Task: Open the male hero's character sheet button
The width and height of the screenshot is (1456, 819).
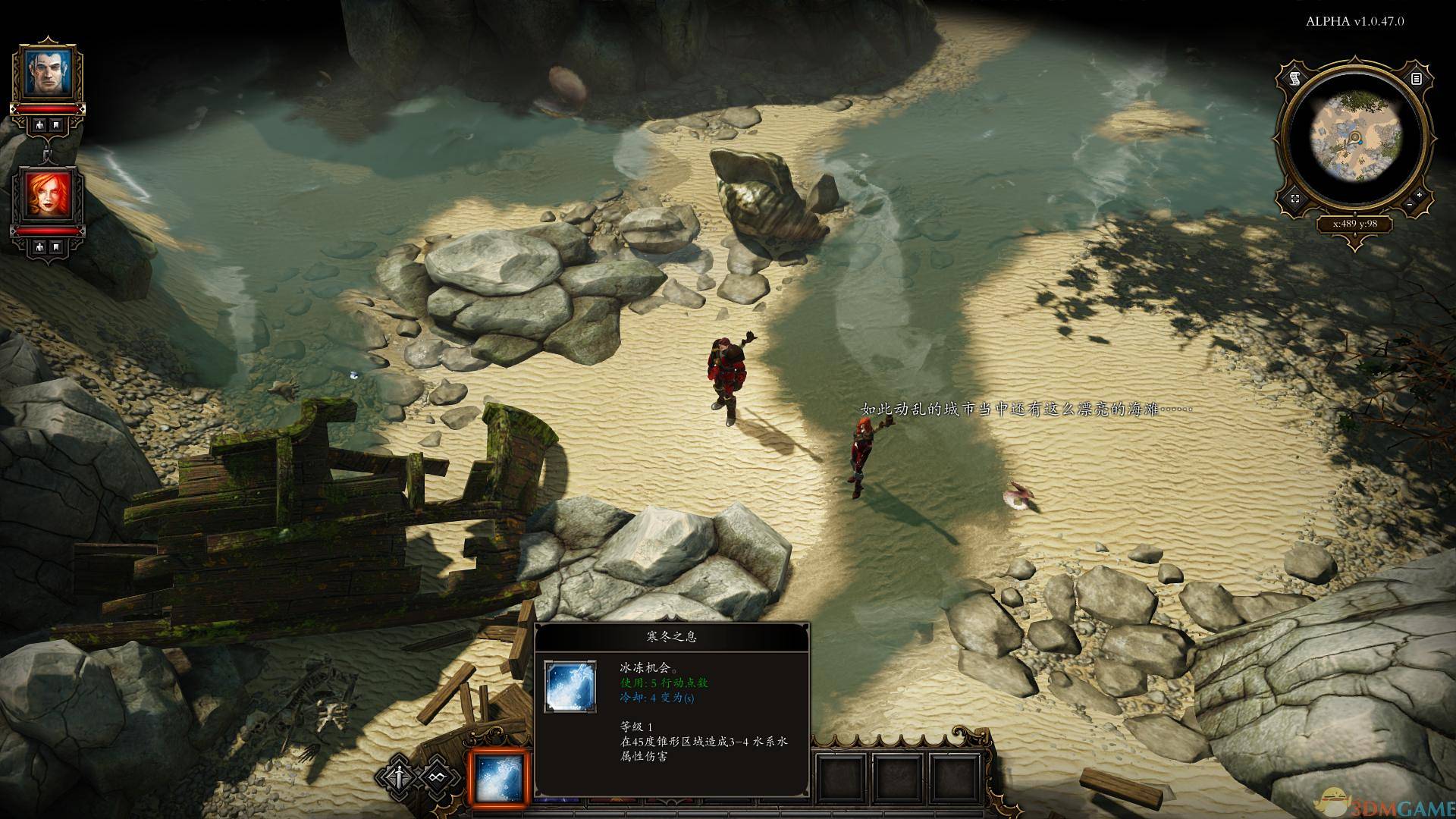Action: click(x=38, y=126)
